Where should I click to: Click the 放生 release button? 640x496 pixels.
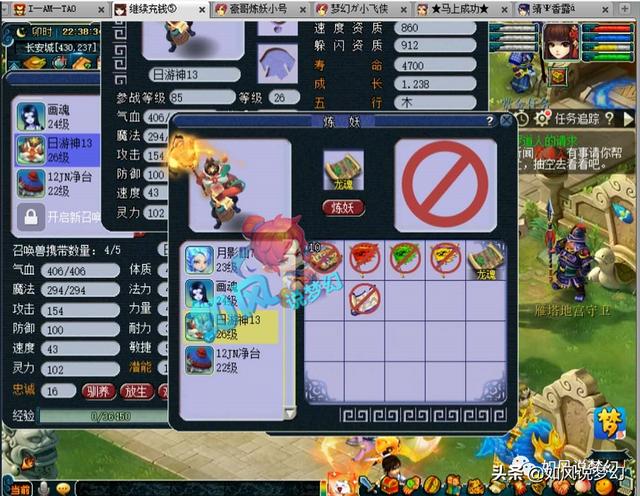136,391
